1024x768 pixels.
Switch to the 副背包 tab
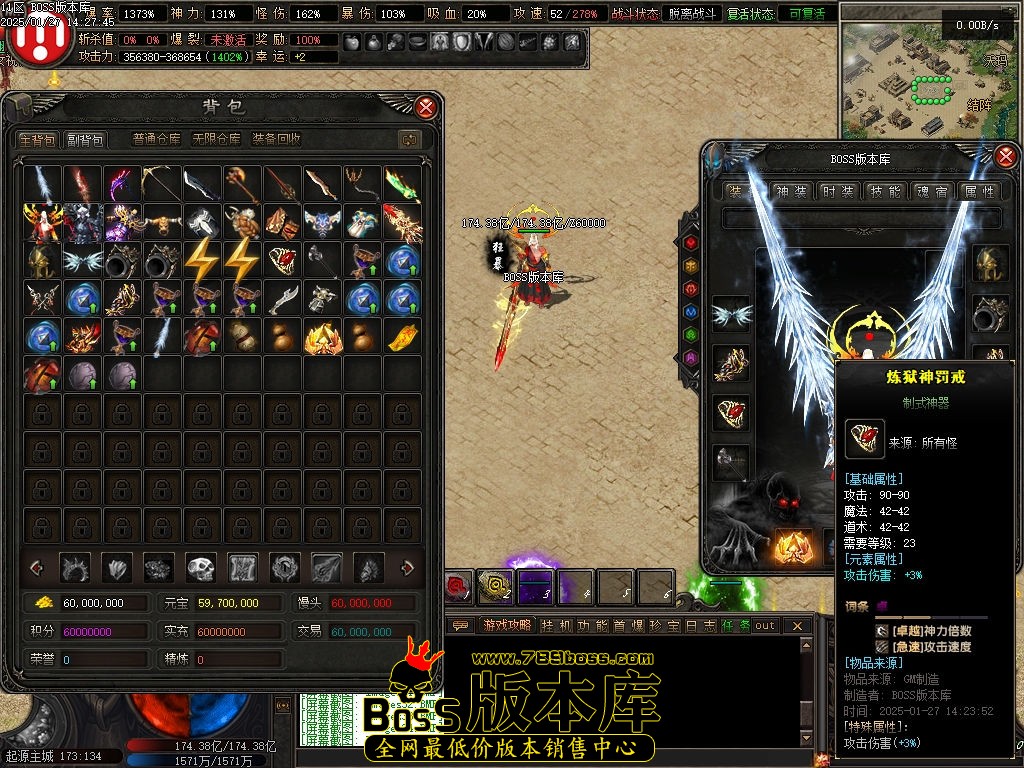coord(85,140)
